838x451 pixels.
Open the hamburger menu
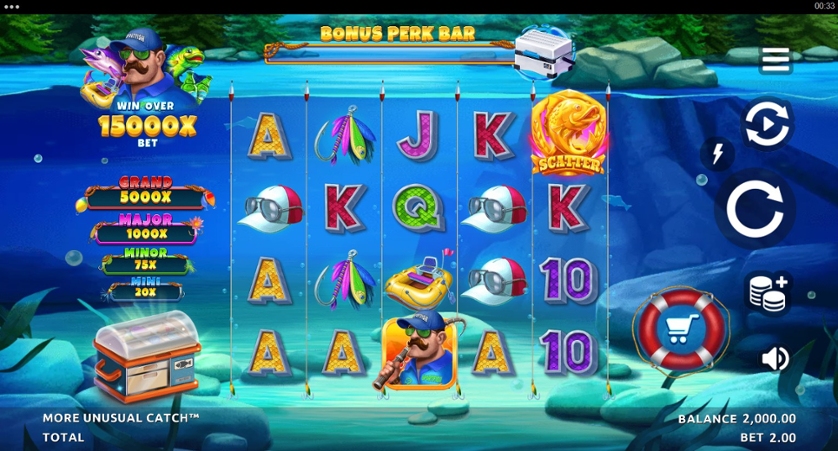click(x=775, y=60)
